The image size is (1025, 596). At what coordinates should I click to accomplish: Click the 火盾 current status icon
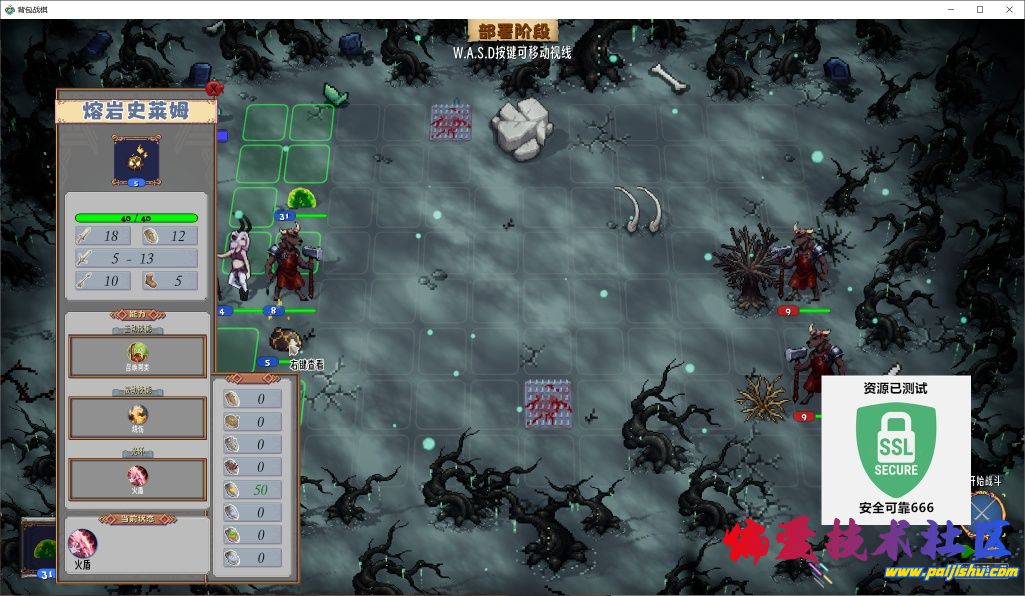coord(82,544)
